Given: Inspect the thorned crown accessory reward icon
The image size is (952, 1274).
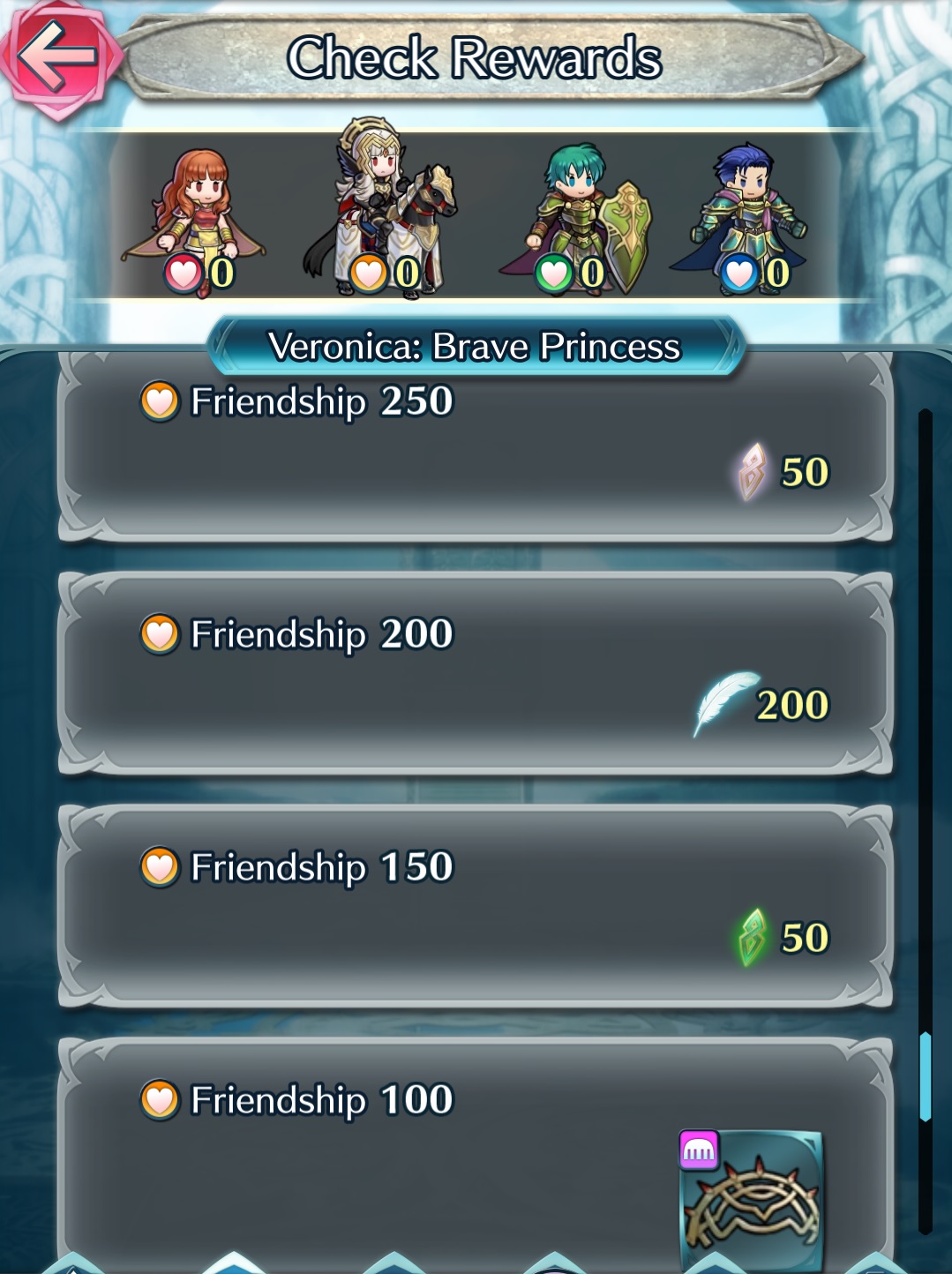Looking at the screenshot, I should [752, 1200].
